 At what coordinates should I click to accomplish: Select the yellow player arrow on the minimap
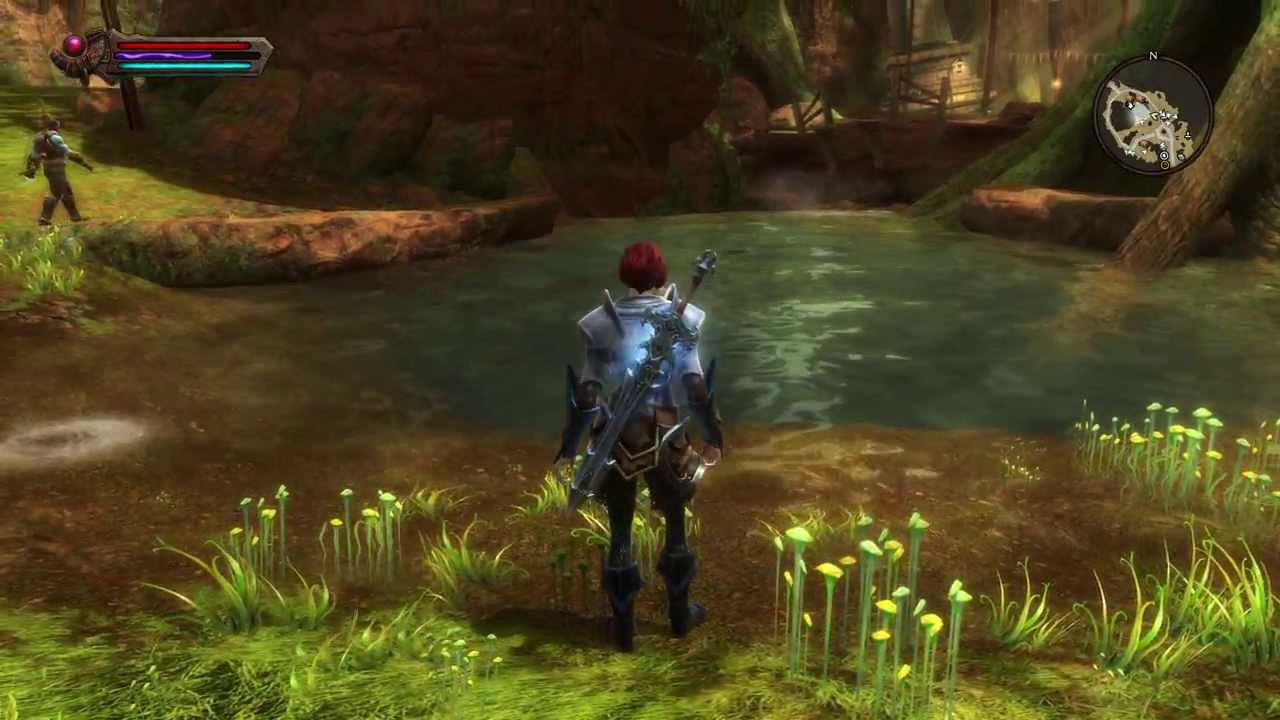click(1154, 116)
